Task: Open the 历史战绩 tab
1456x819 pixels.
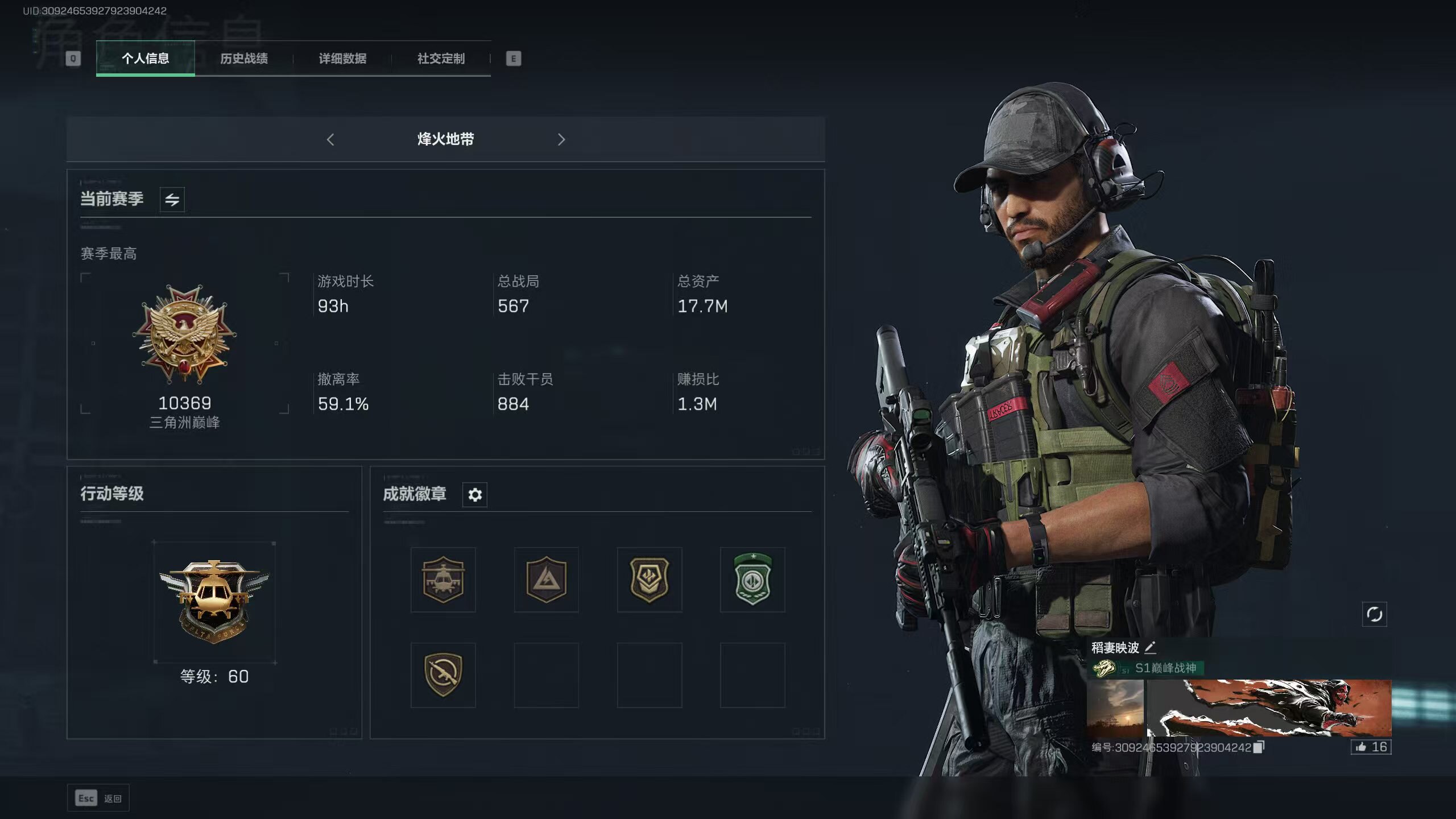Action: pyautogui.click(x=244, y=58)
